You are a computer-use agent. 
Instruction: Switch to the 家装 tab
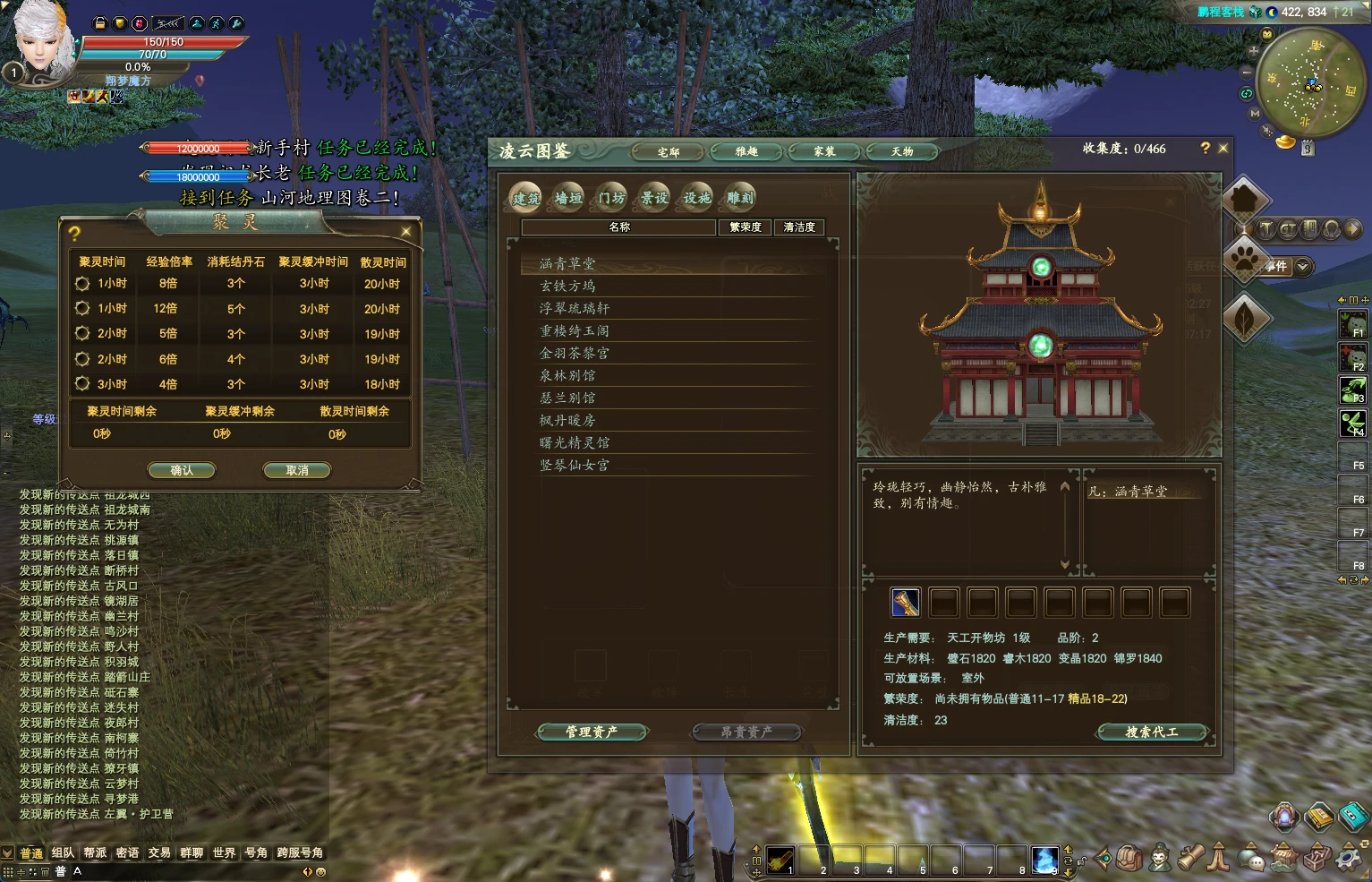coord(824,152)
